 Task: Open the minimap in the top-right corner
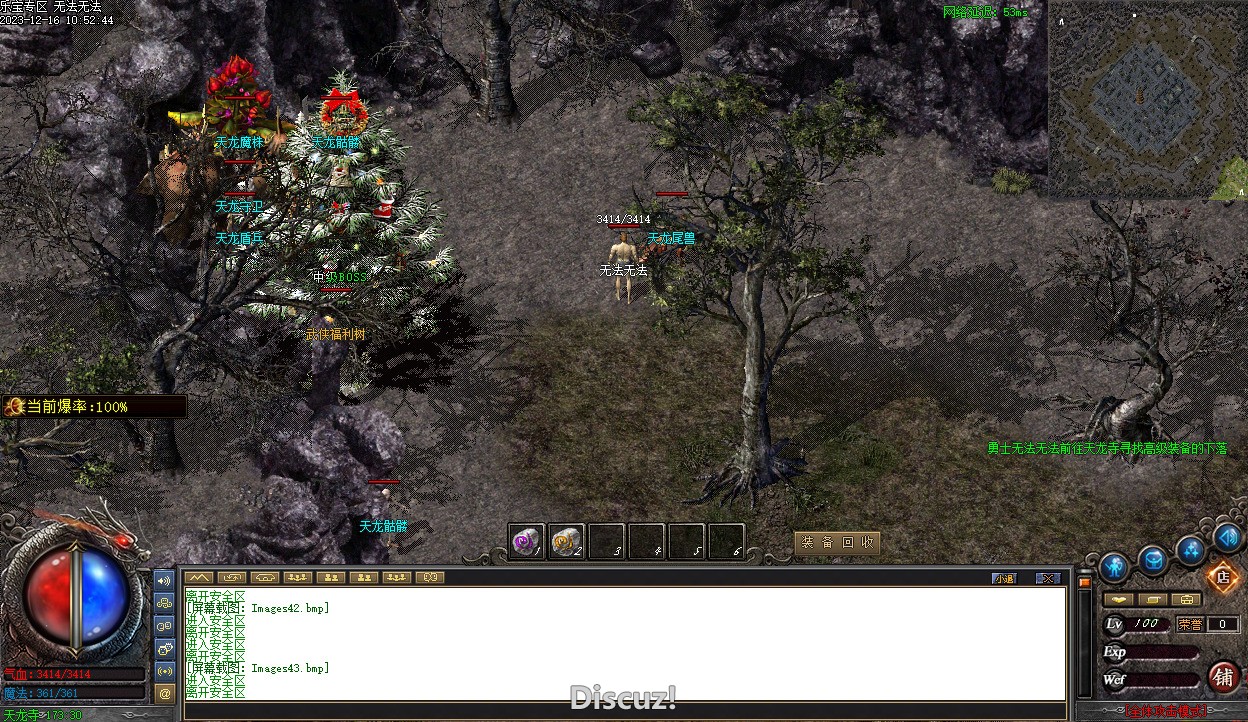click(1146, 98)
